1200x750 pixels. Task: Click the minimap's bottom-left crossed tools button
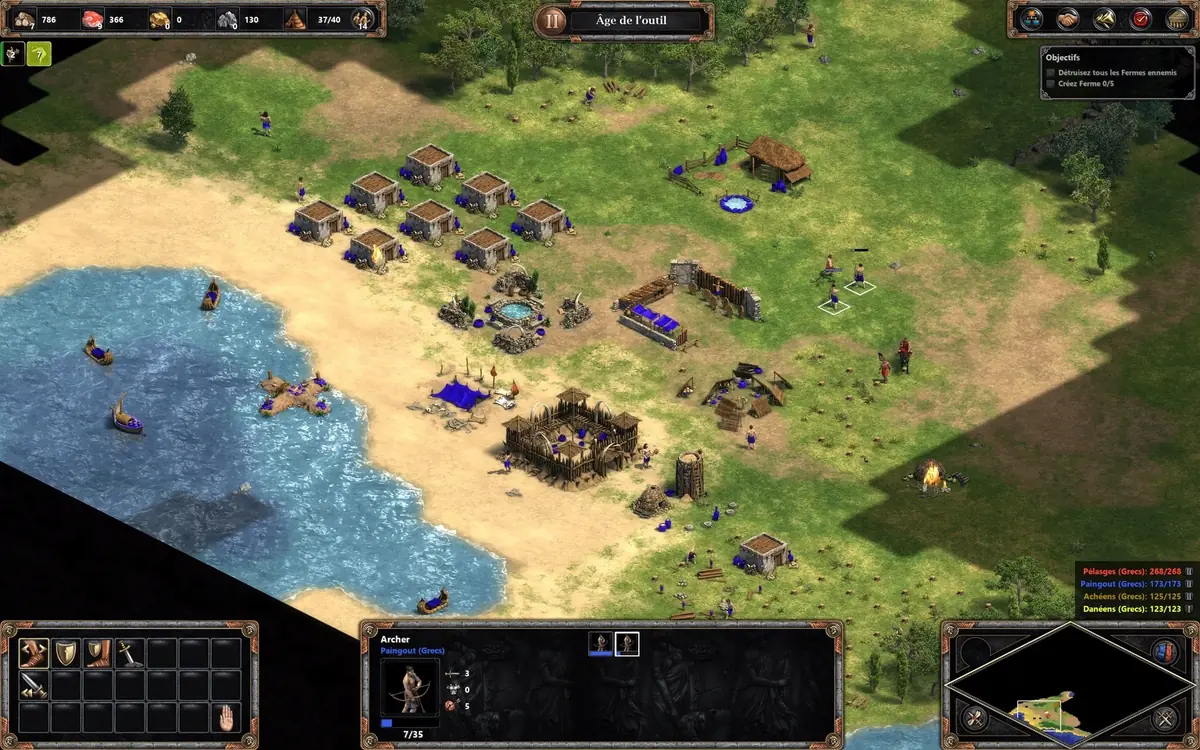coord(972,717)
